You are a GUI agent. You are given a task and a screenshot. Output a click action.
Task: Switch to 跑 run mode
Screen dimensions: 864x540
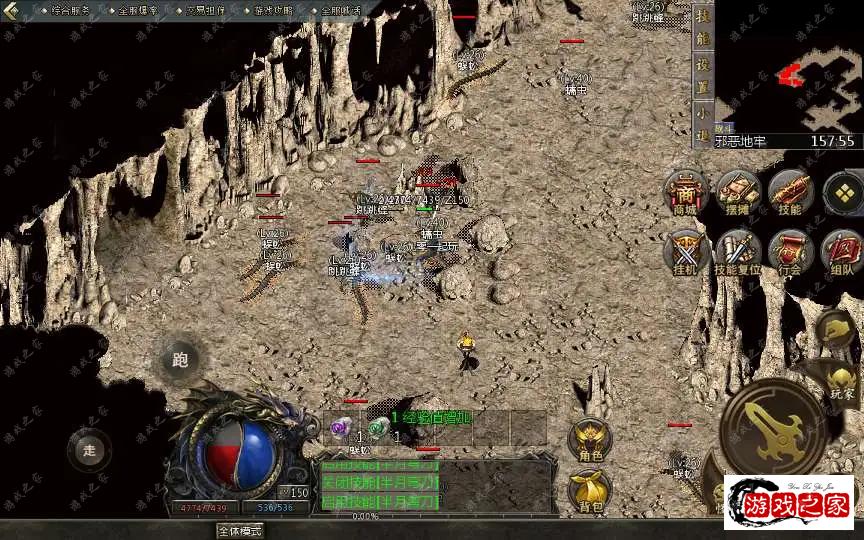pos(180,360)
